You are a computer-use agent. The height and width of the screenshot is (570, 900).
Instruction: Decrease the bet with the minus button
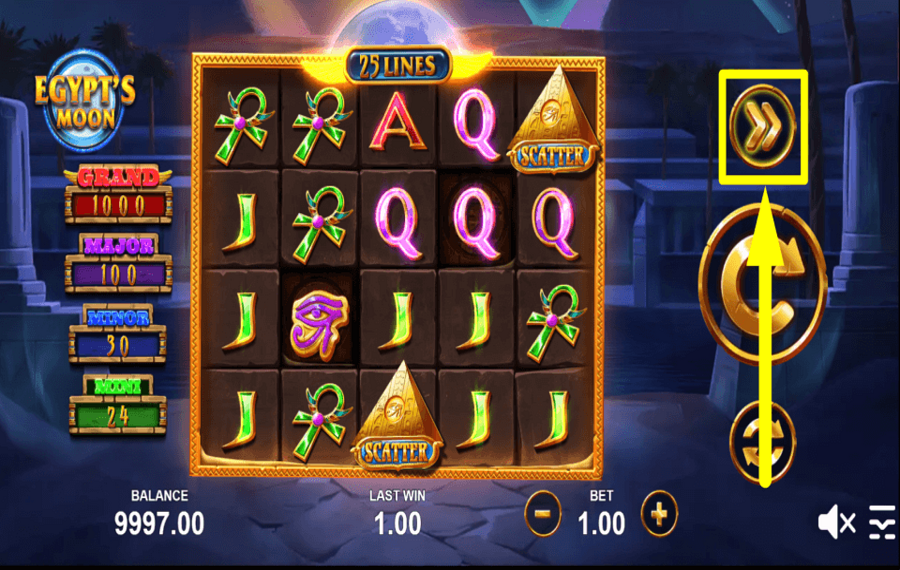[543, 516]
